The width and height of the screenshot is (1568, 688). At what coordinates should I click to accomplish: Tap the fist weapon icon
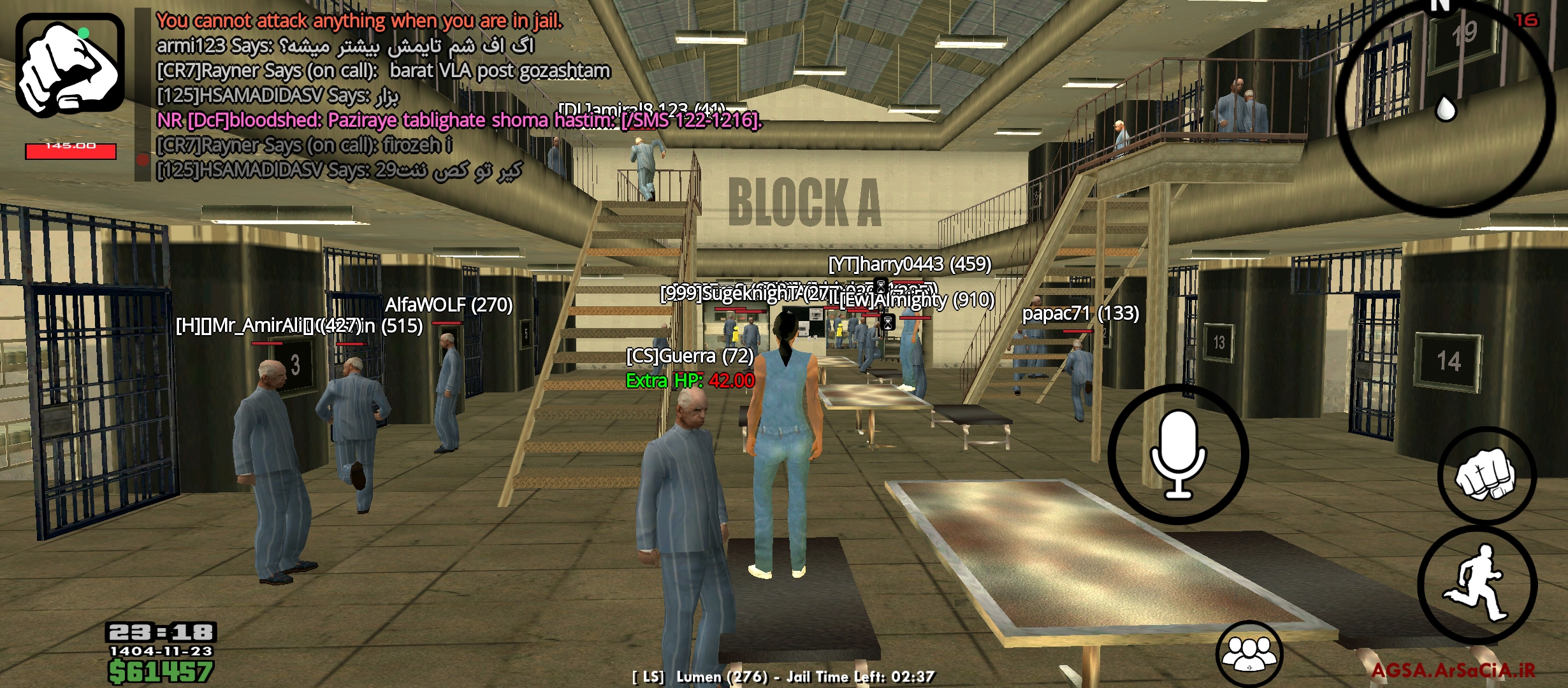tap(70, 65)
